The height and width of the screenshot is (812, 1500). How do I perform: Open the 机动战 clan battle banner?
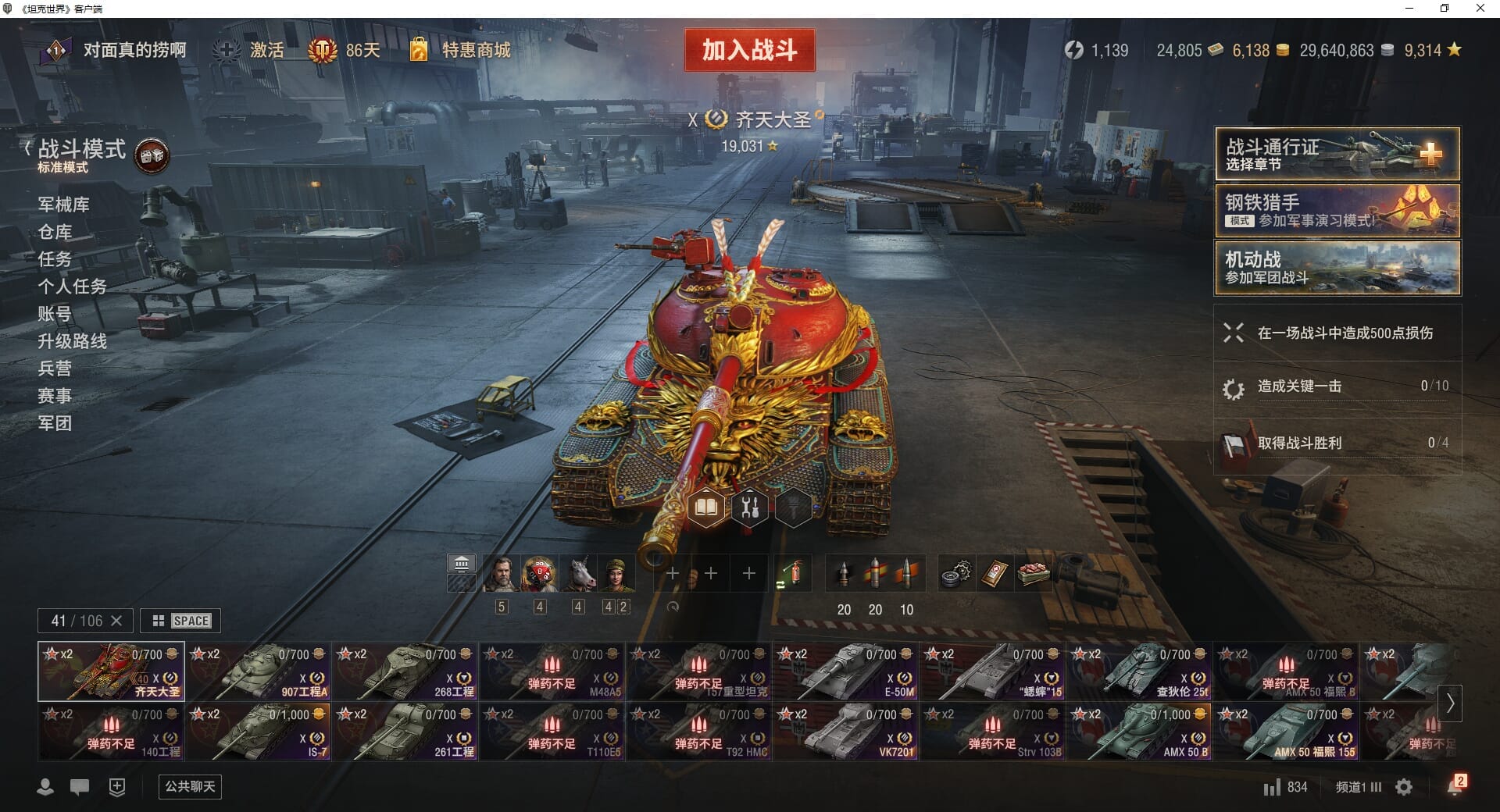coord(1337,268)
